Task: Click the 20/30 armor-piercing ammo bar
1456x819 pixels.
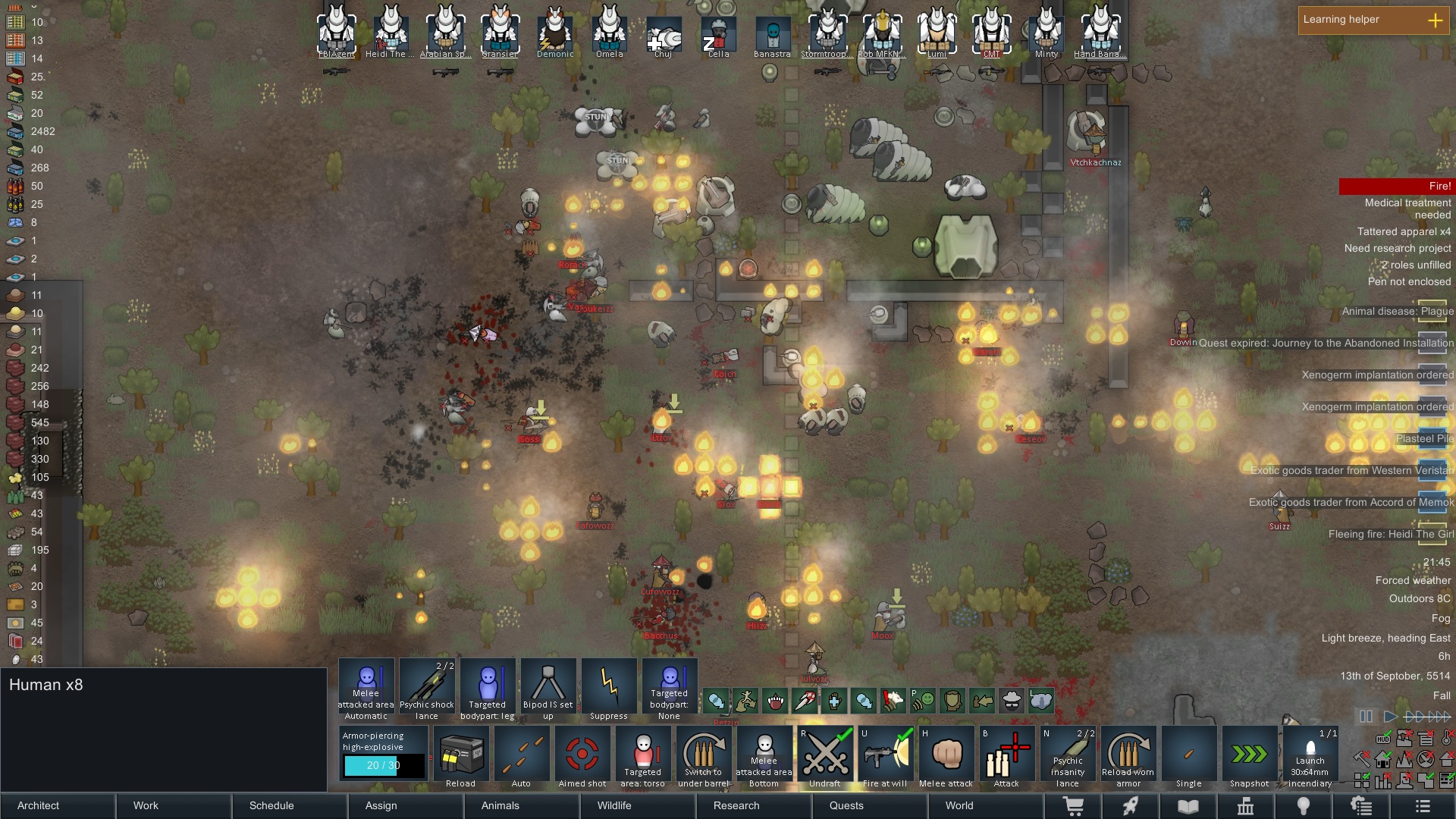Action: pyautogui.click(x=384, y=767)
